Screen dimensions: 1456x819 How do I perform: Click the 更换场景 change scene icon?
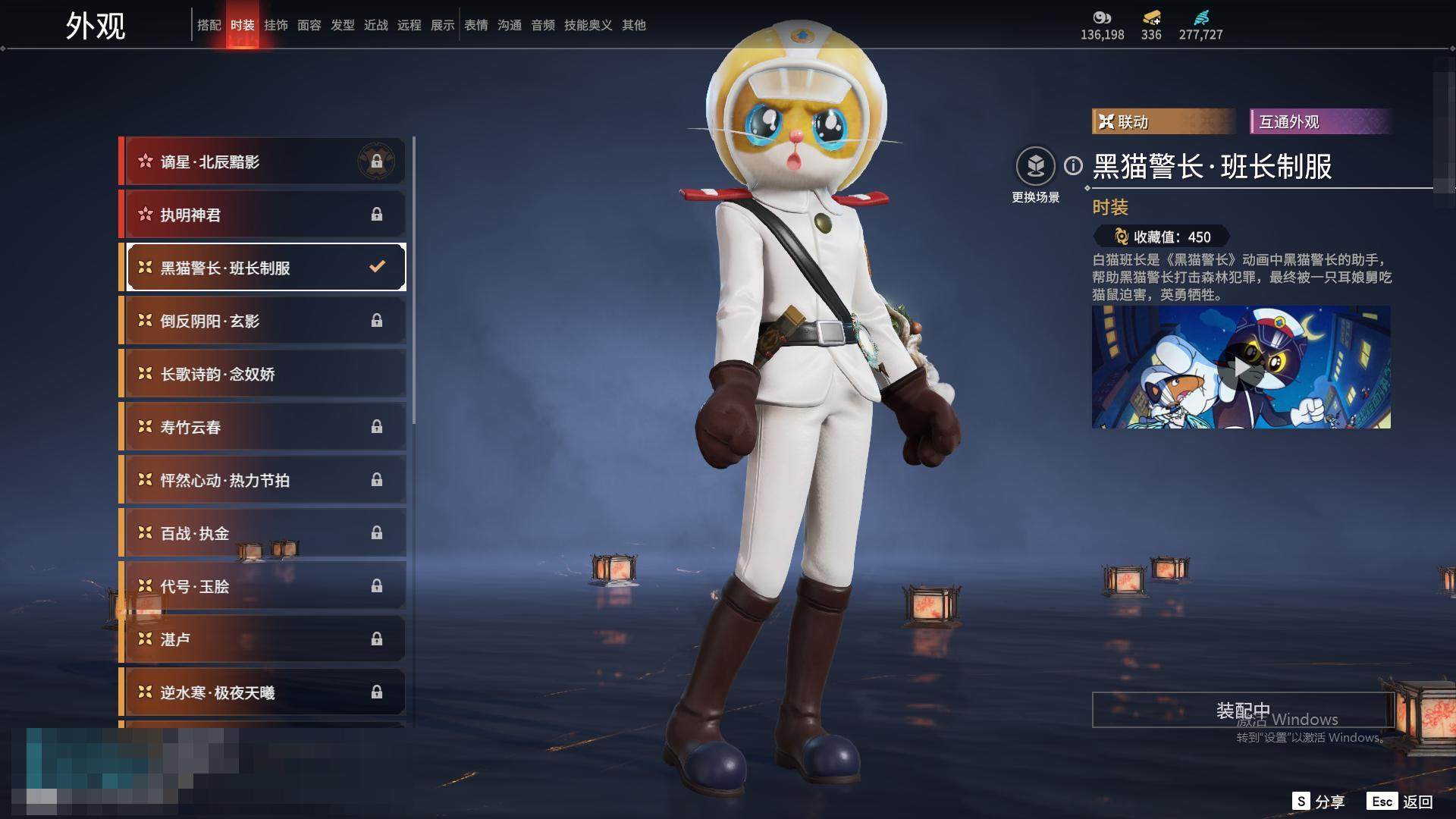pos(1035,166)
